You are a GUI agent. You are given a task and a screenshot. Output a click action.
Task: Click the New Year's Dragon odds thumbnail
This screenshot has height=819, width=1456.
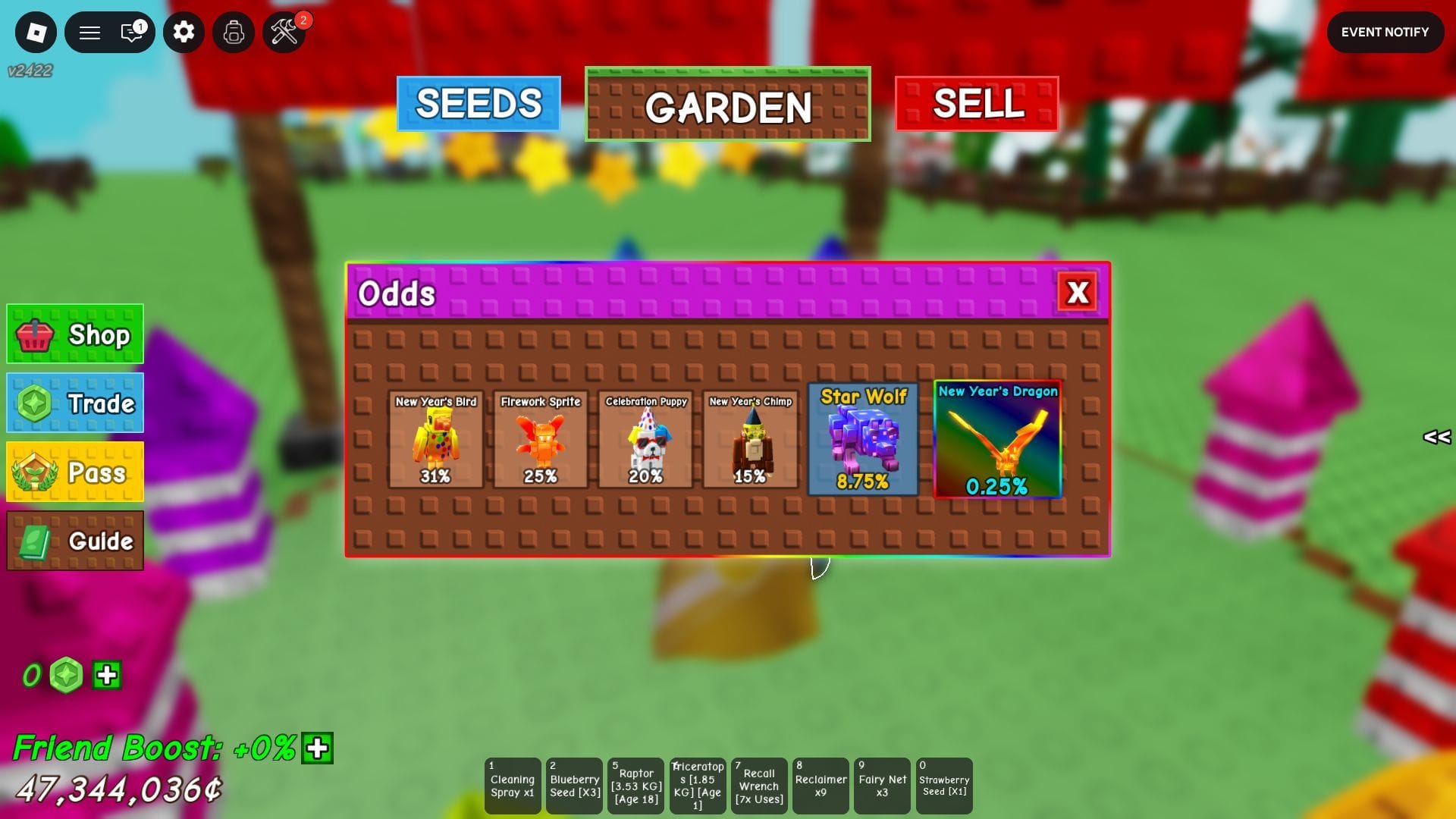pyautogui.click(x=997, y=440)
